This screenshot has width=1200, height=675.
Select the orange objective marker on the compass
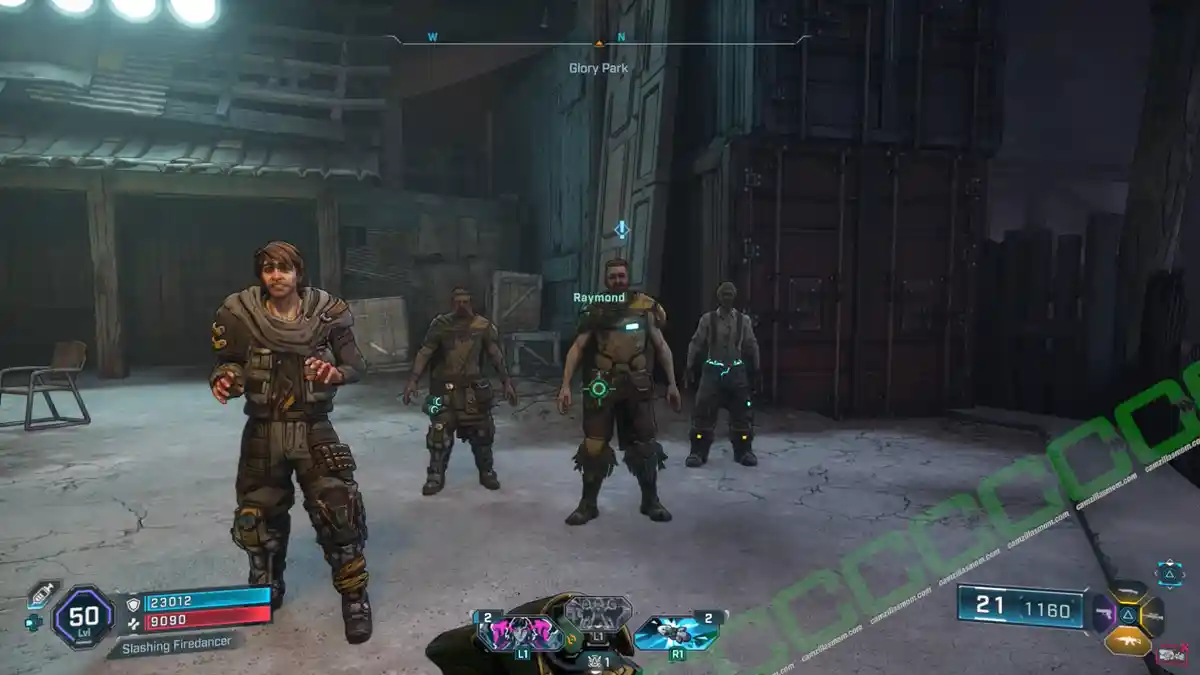click(x=599, y=43)
